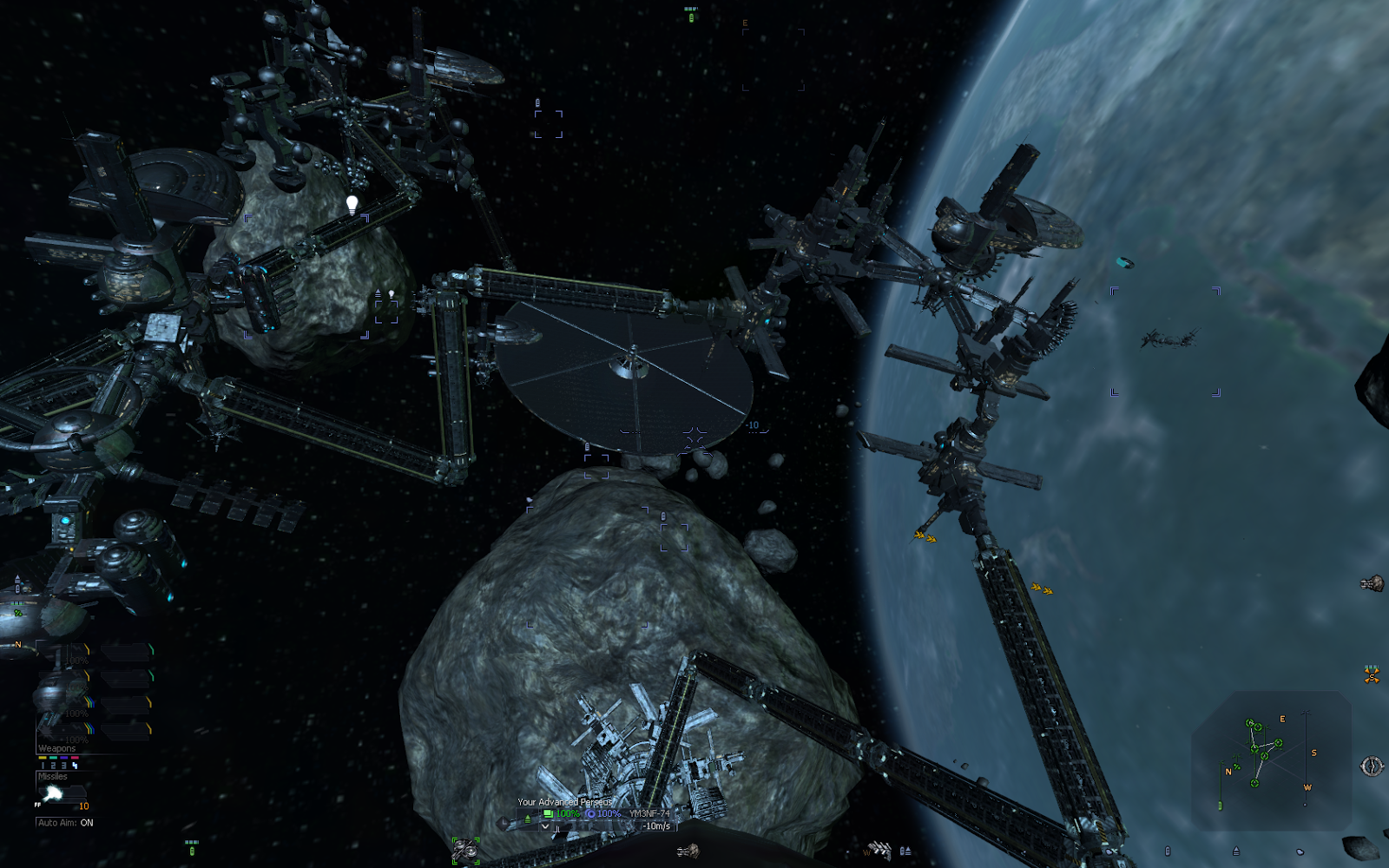Switch to weapon group 4

coord(75,766)
